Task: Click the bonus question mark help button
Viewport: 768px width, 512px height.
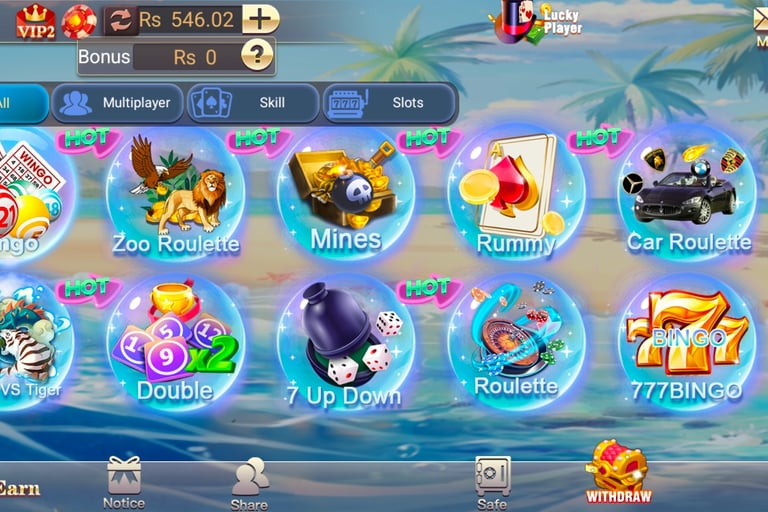Action: 257,56
